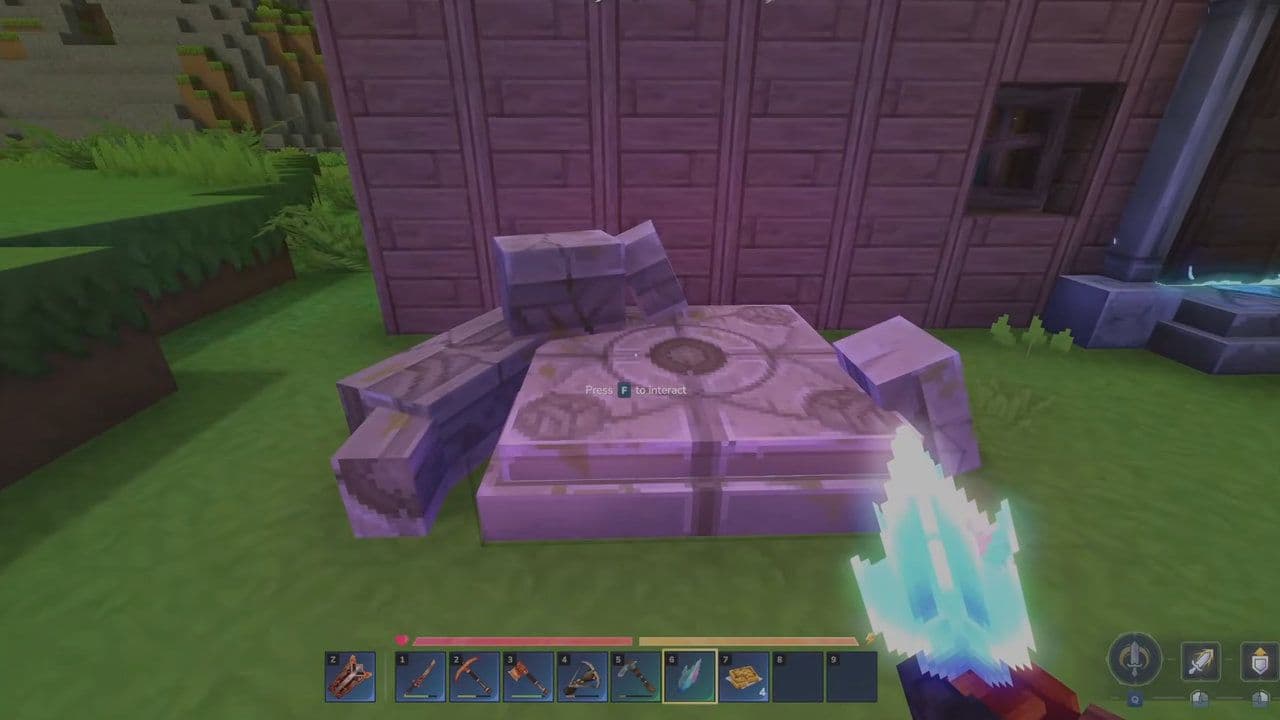Click the lightning icon beside the stamina bar
This screenshot has height=720, width=1280.
[869, 637]
